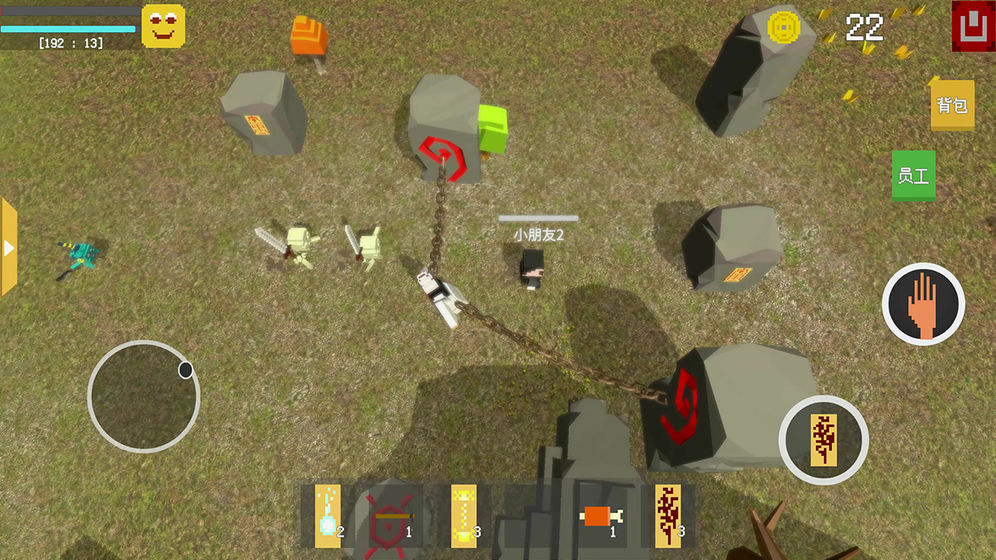This screenshot has height=560, width=996.
Task: Expand the yellow side panel arrow
Action: click(x=9, y=247)
